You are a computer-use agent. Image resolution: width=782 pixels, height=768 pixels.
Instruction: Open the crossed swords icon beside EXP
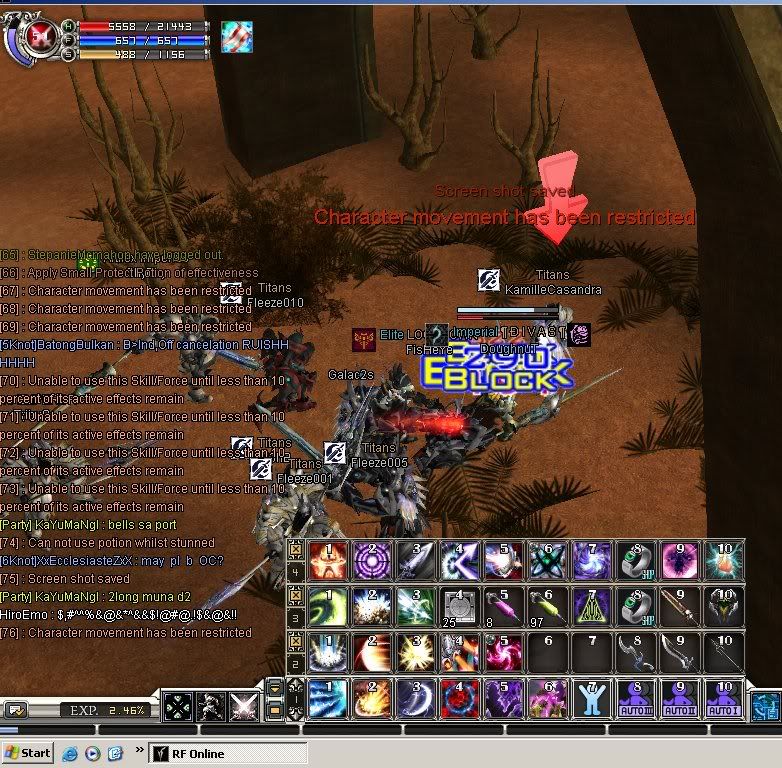[x=243, y=707]
